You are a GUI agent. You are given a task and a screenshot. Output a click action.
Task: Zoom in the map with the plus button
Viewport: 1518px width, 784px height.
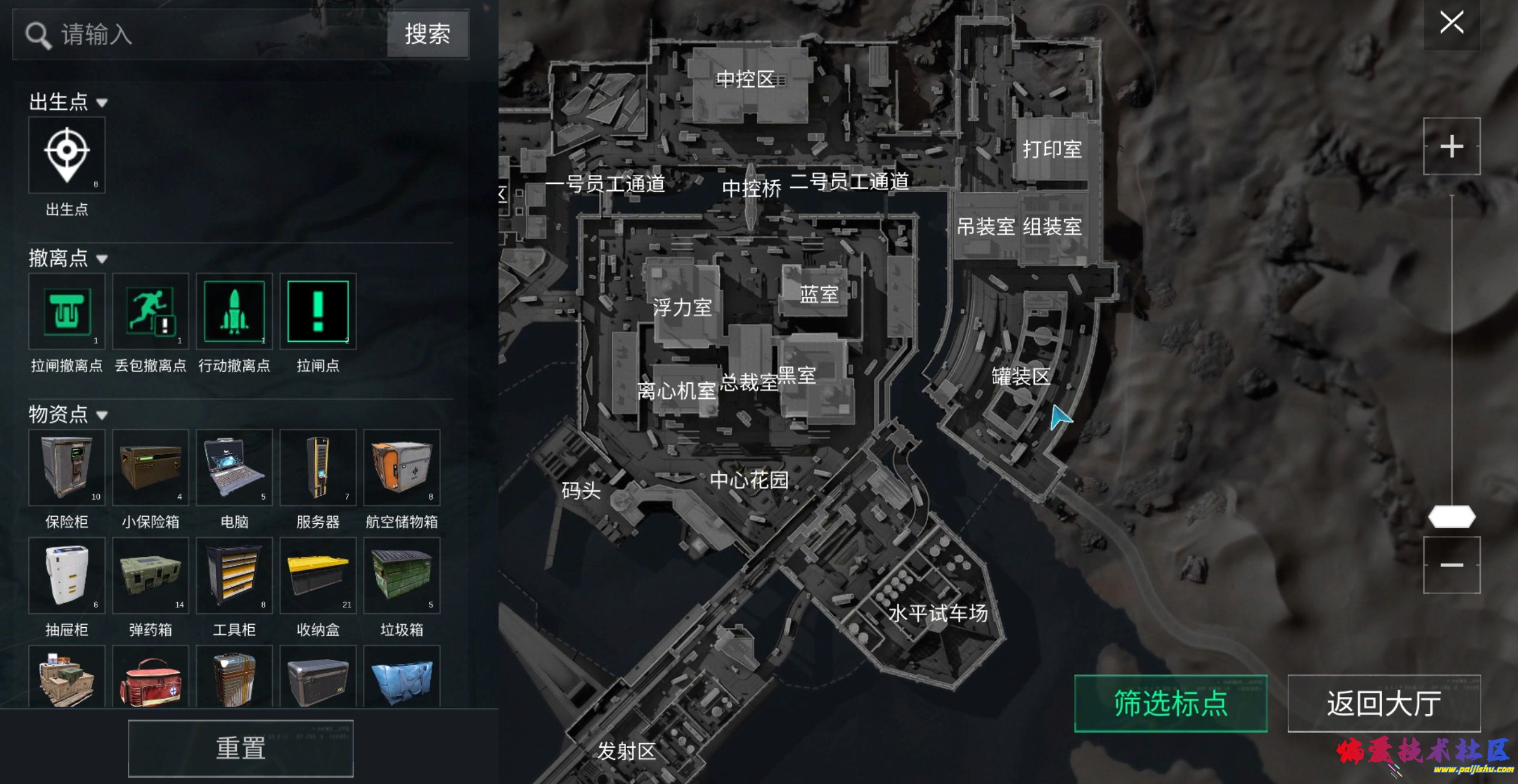pyautogui.click(x=1451, y=147)
